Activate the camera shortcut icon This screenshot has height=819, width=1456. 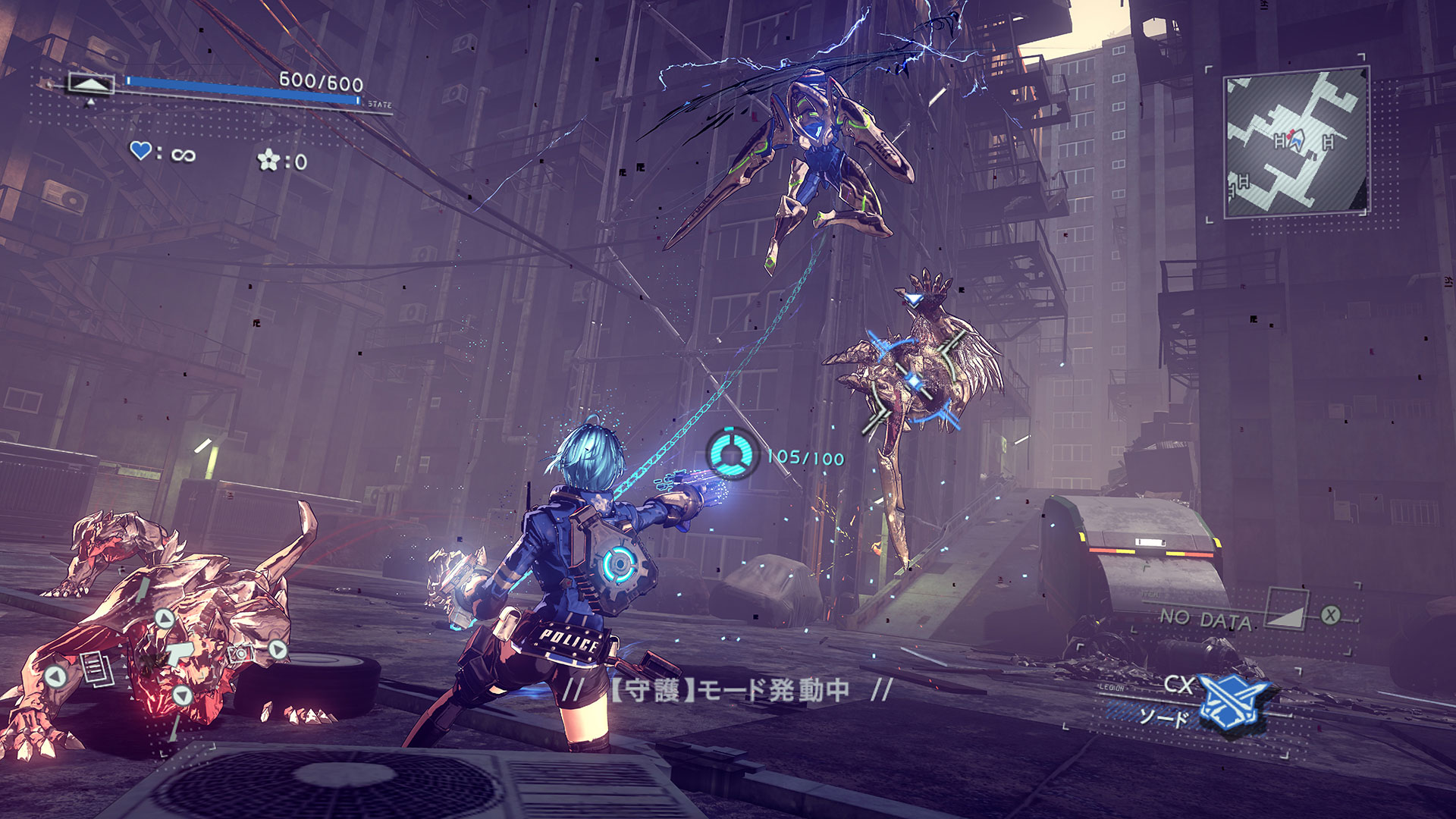click(x=241, y=654)
